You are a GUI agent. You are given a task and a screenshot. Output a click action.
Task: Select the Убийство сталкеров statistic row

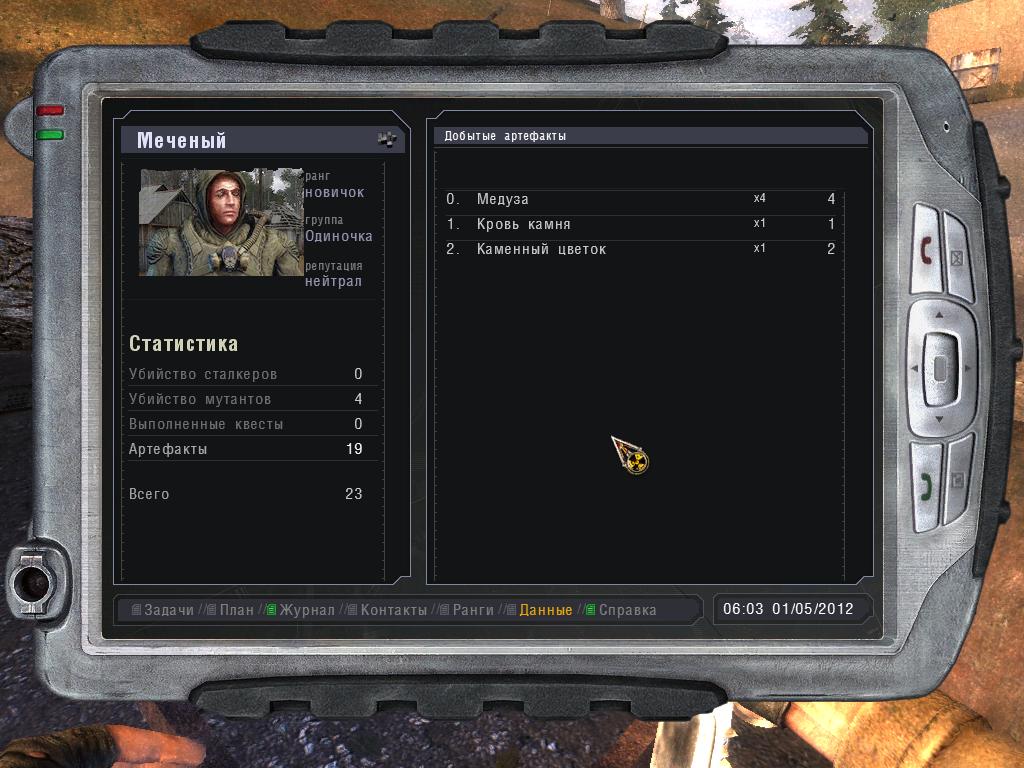click(x=245, y=374)
